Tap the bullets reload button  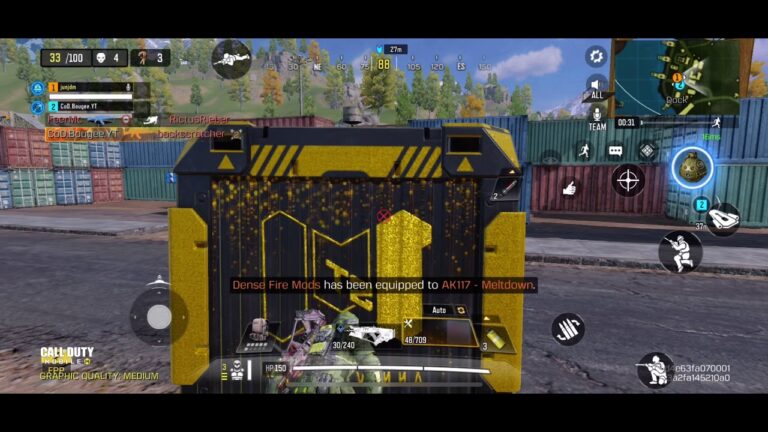pyautogui.click(x=568, y=328)
